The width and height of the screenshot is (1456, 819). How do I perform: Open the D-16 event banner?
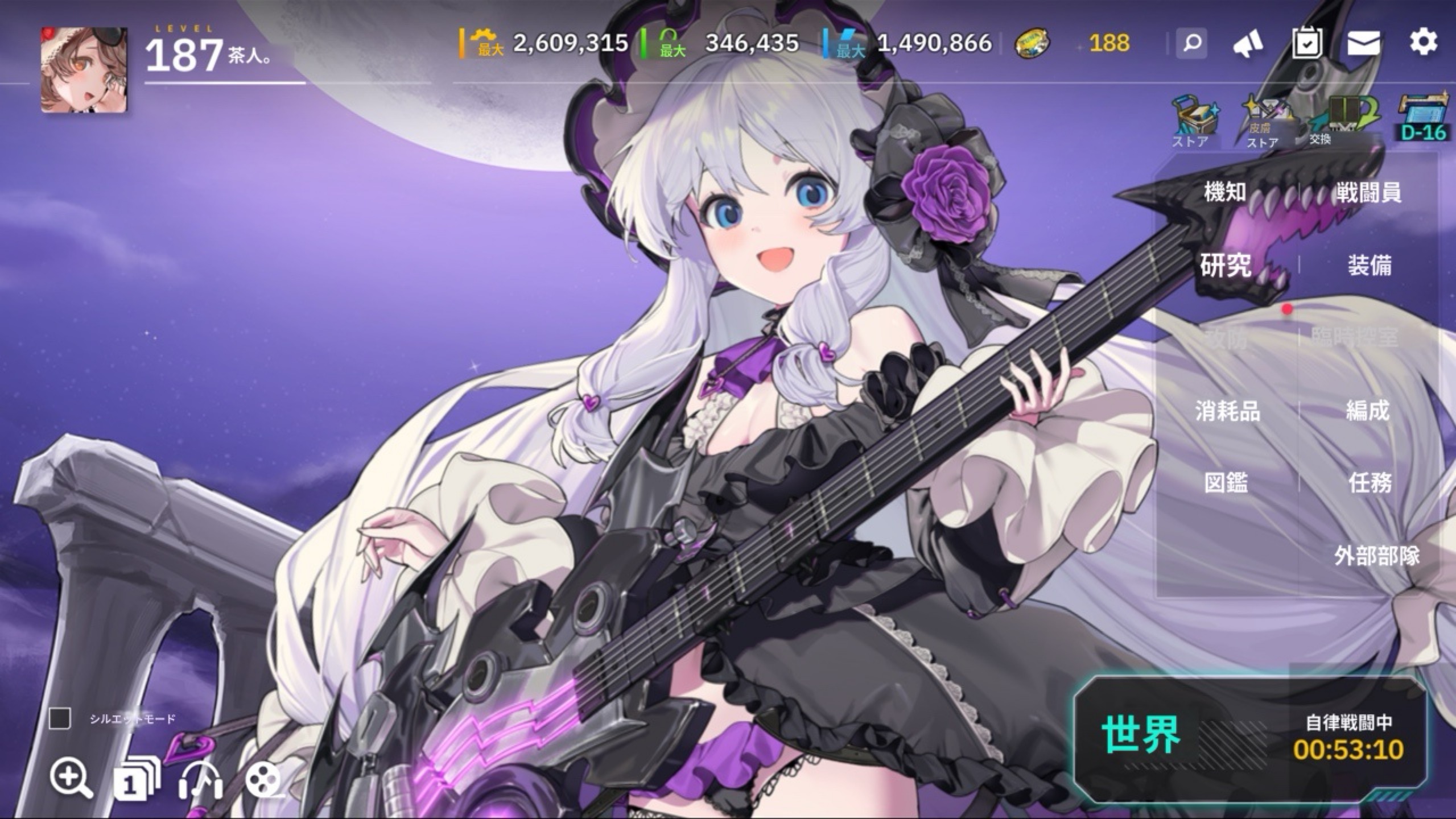point(1423,121)
